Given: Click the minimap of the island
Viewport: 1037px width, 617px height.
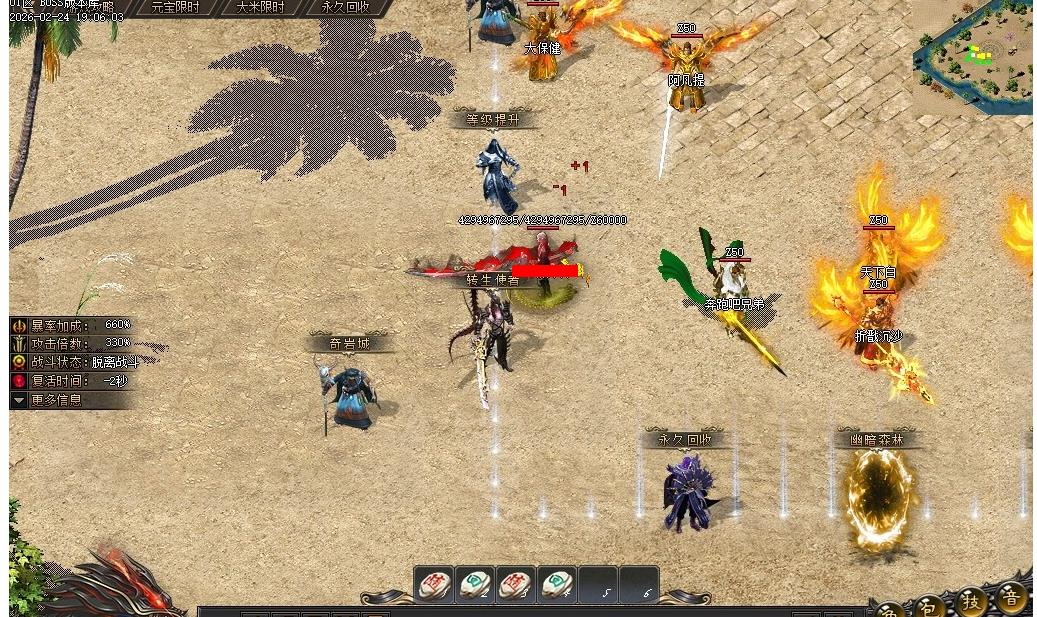Looking at the screenshot, I should (x=975, y=57).
